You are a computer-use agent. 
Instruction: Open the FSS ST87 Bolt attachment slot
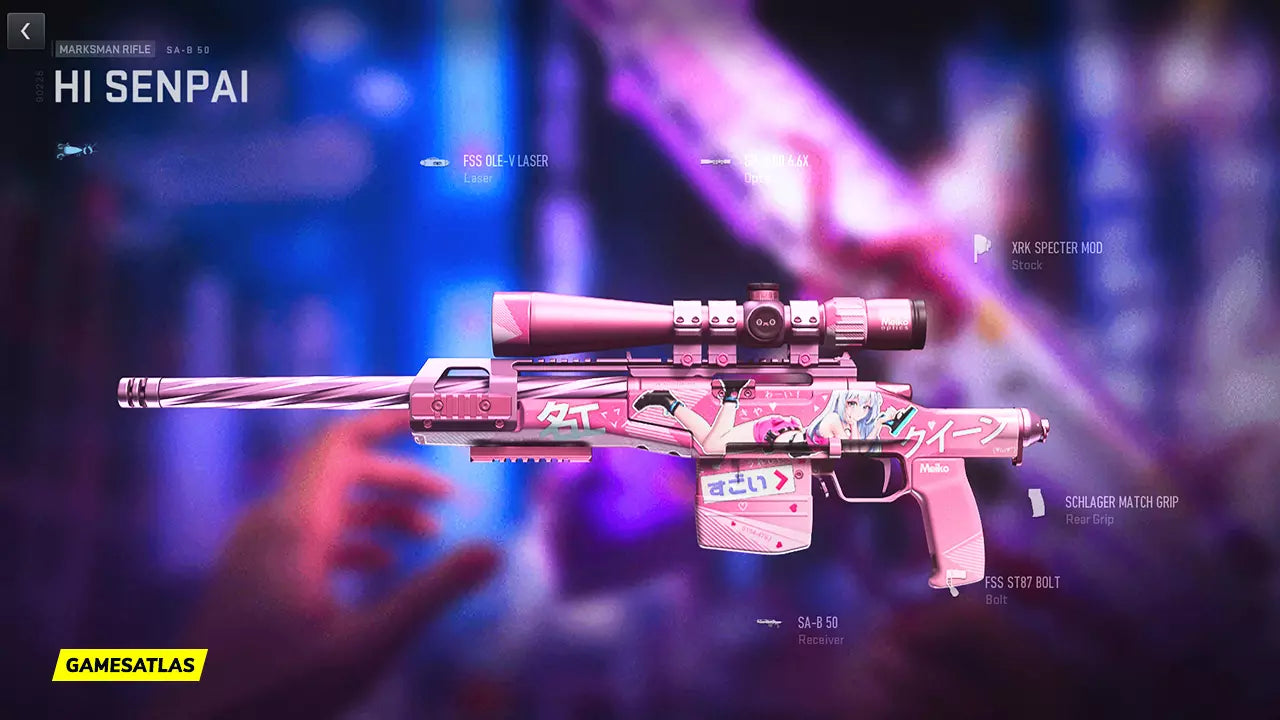1021,583
